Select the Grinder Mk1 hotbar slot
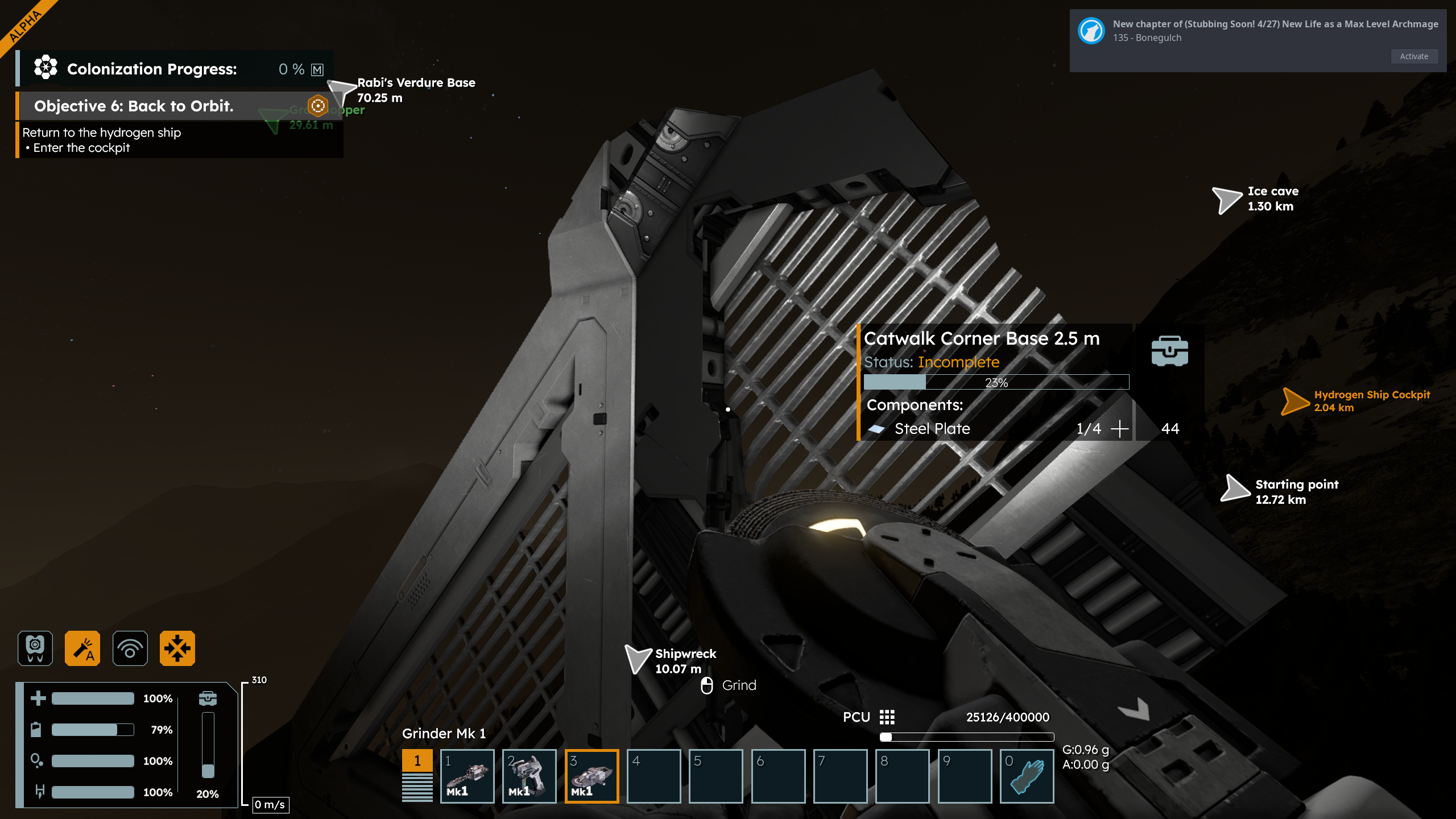Image resolution: width=1456 pixels, height=819 pixels. [x=591, y=776]
